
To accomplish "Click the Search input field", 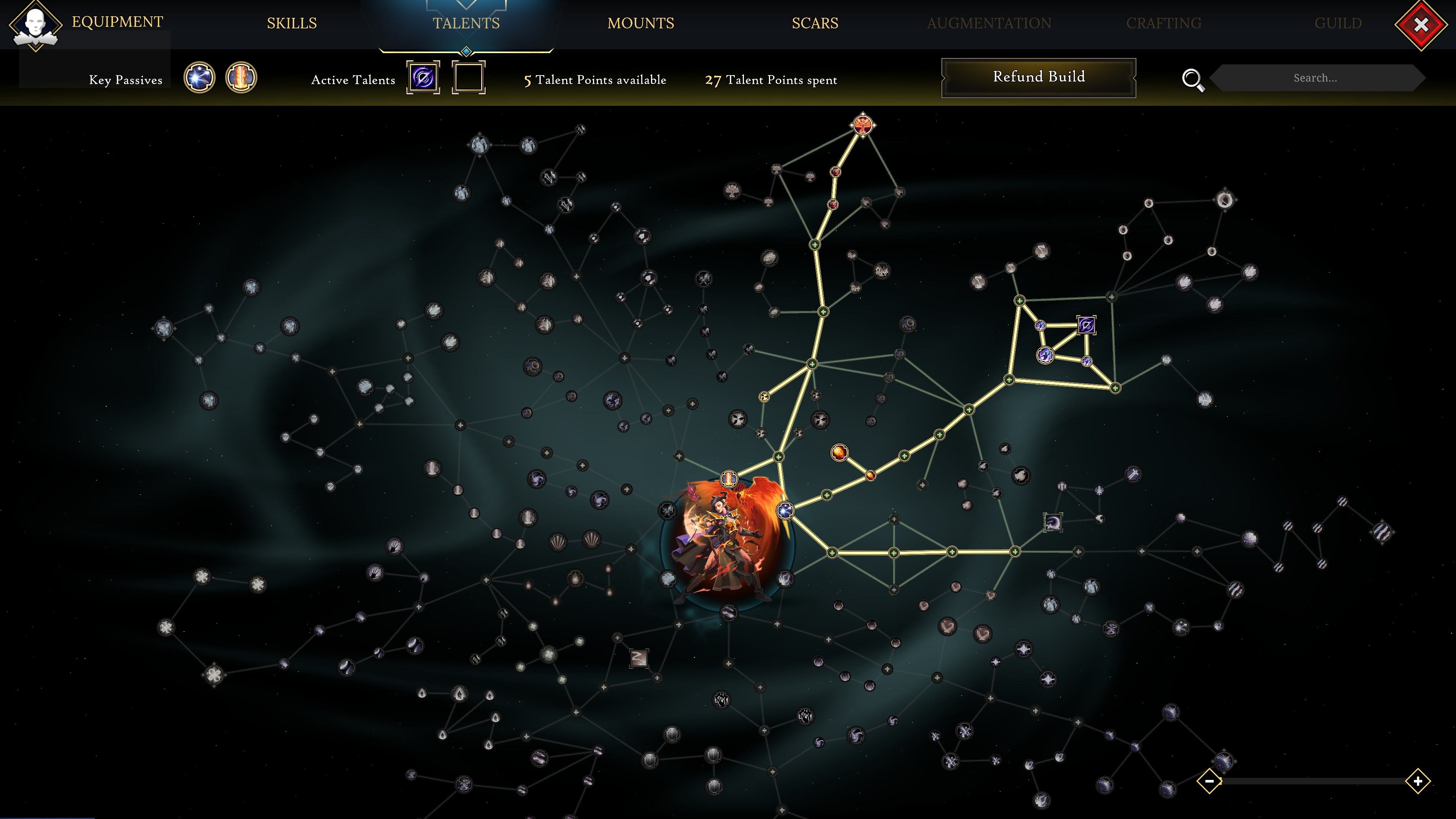I will click(1317, 78).
